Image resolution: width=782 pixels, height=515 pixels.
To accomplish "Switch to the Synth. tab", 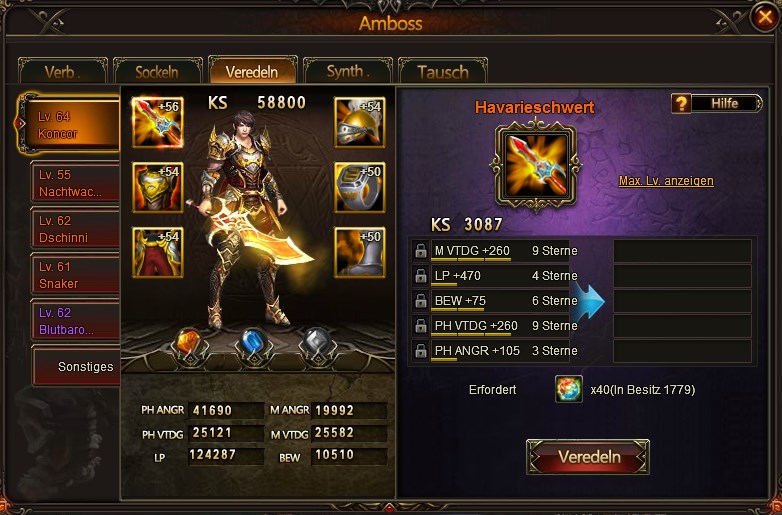I will [347, 71].
